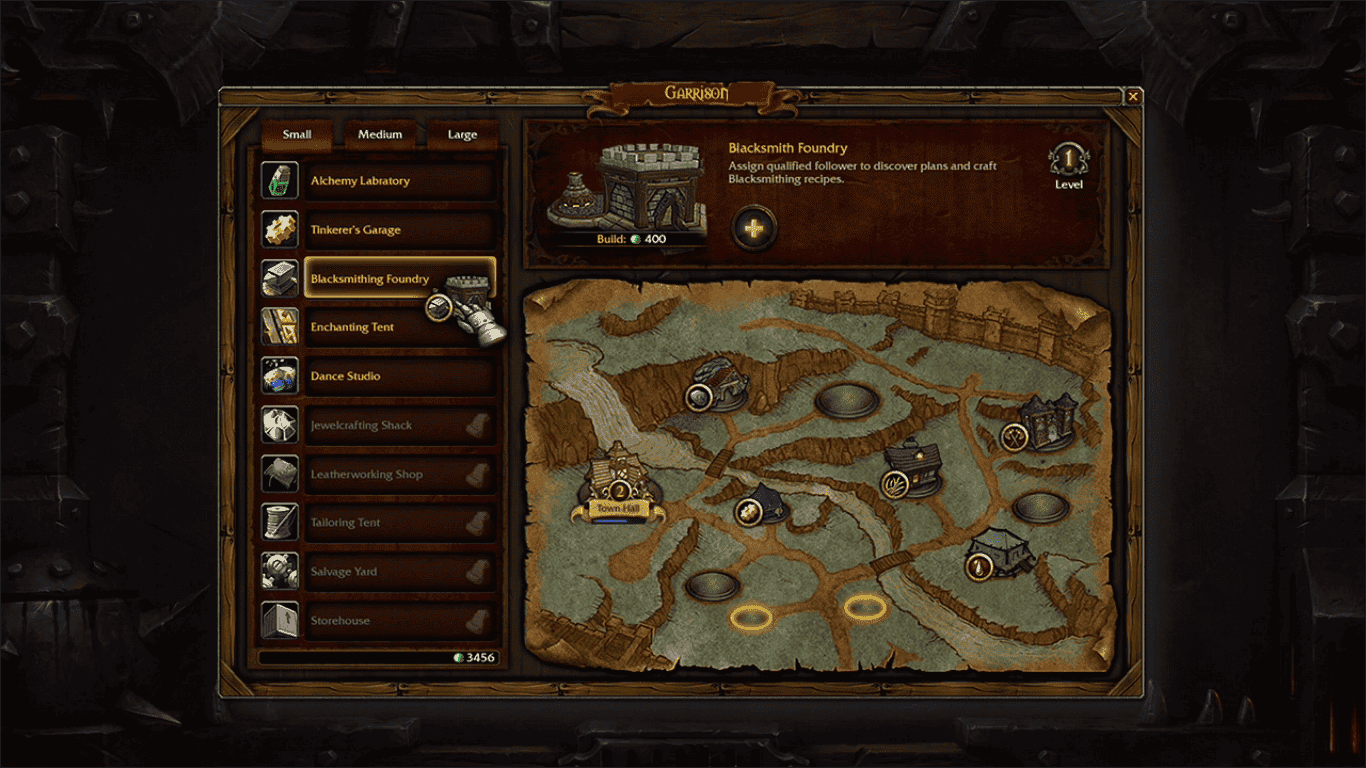Select the Dance Studio entry
Screen dimensions: 1366x768
[400, 377]
